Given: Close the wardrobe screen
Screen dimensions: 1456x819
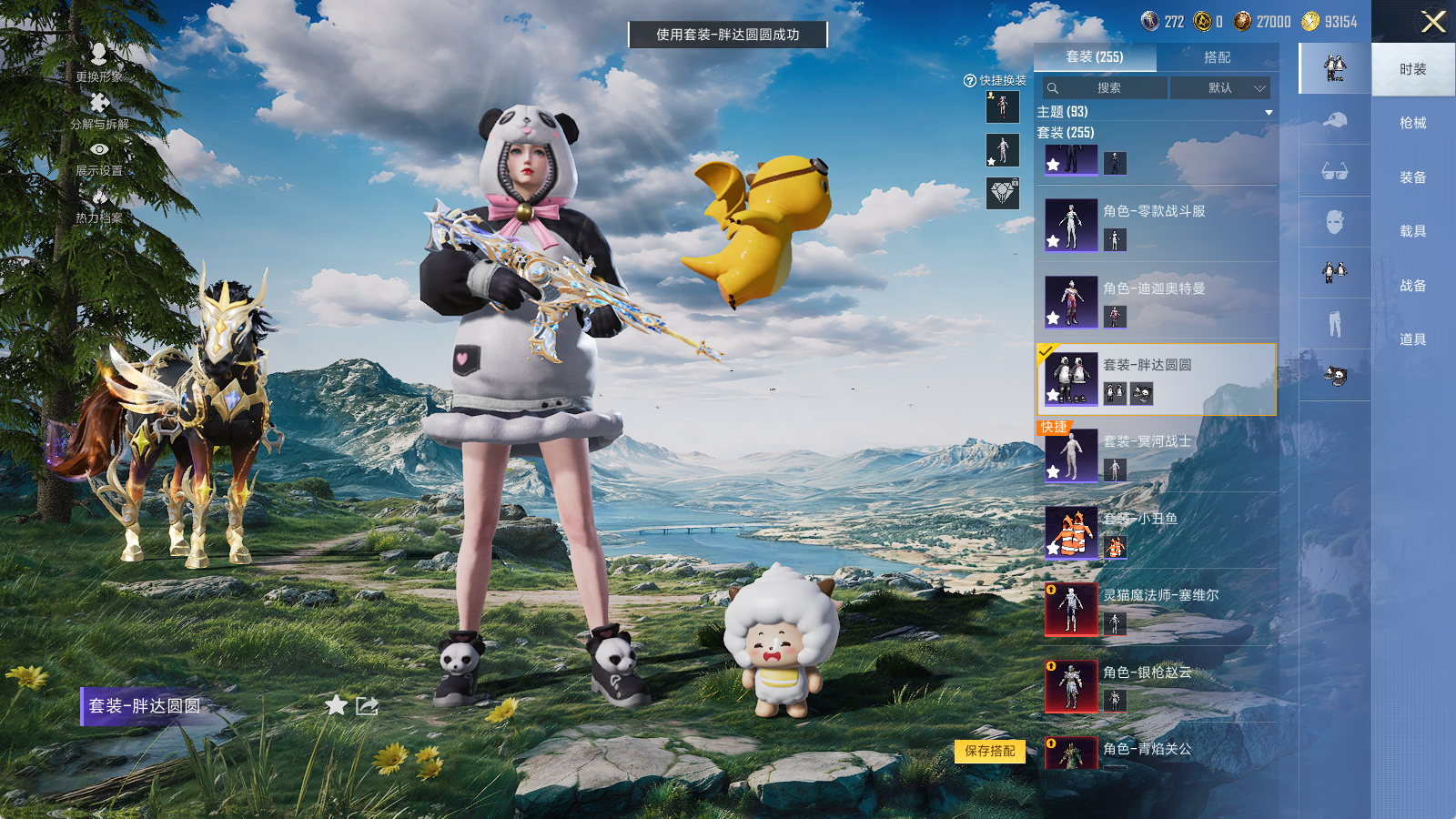Looking at the screenshot, I should click(1432, 22).
